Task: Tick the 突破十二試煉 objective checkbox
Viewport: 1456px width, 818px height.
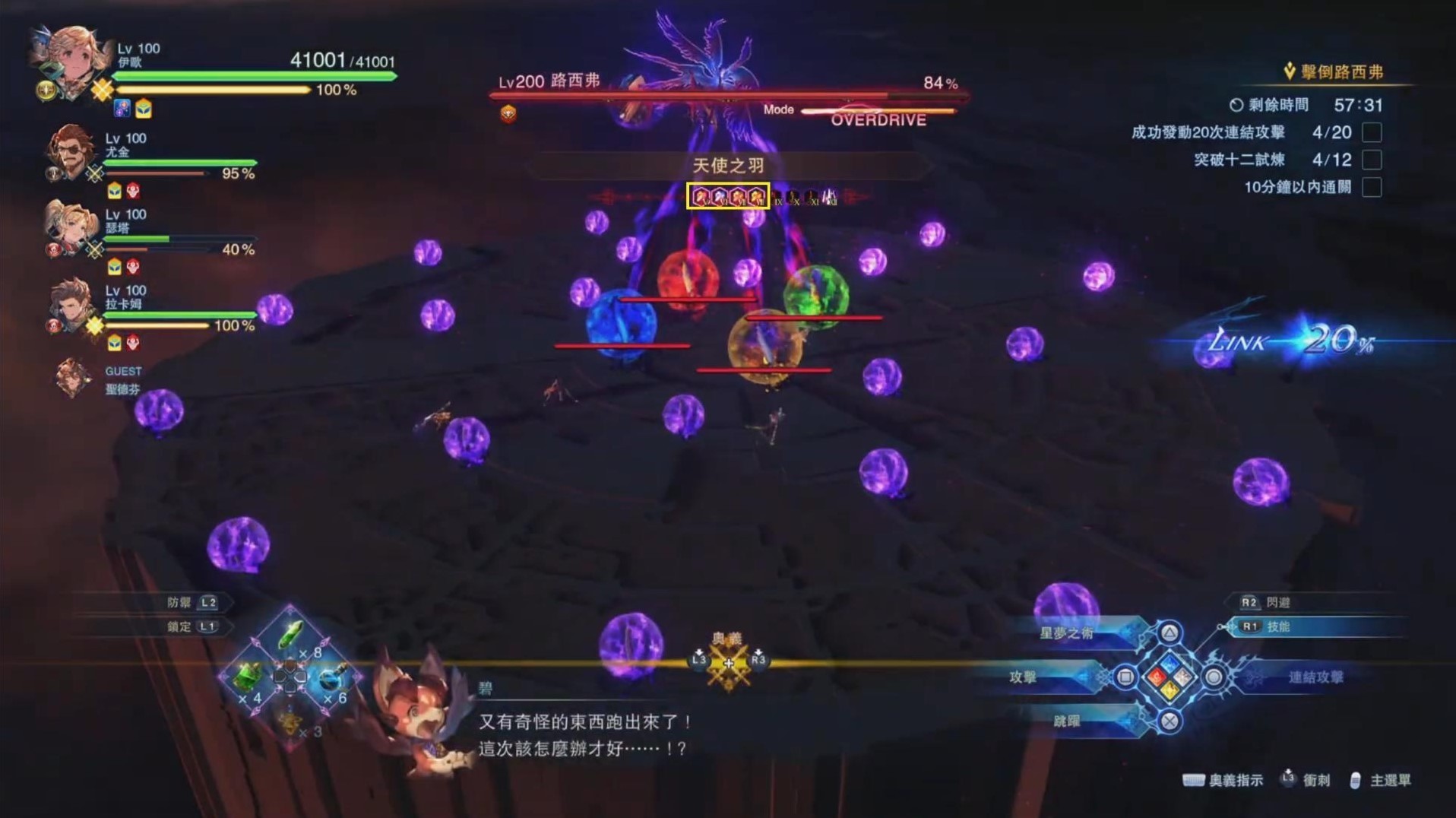Action: click(1372, 160)
